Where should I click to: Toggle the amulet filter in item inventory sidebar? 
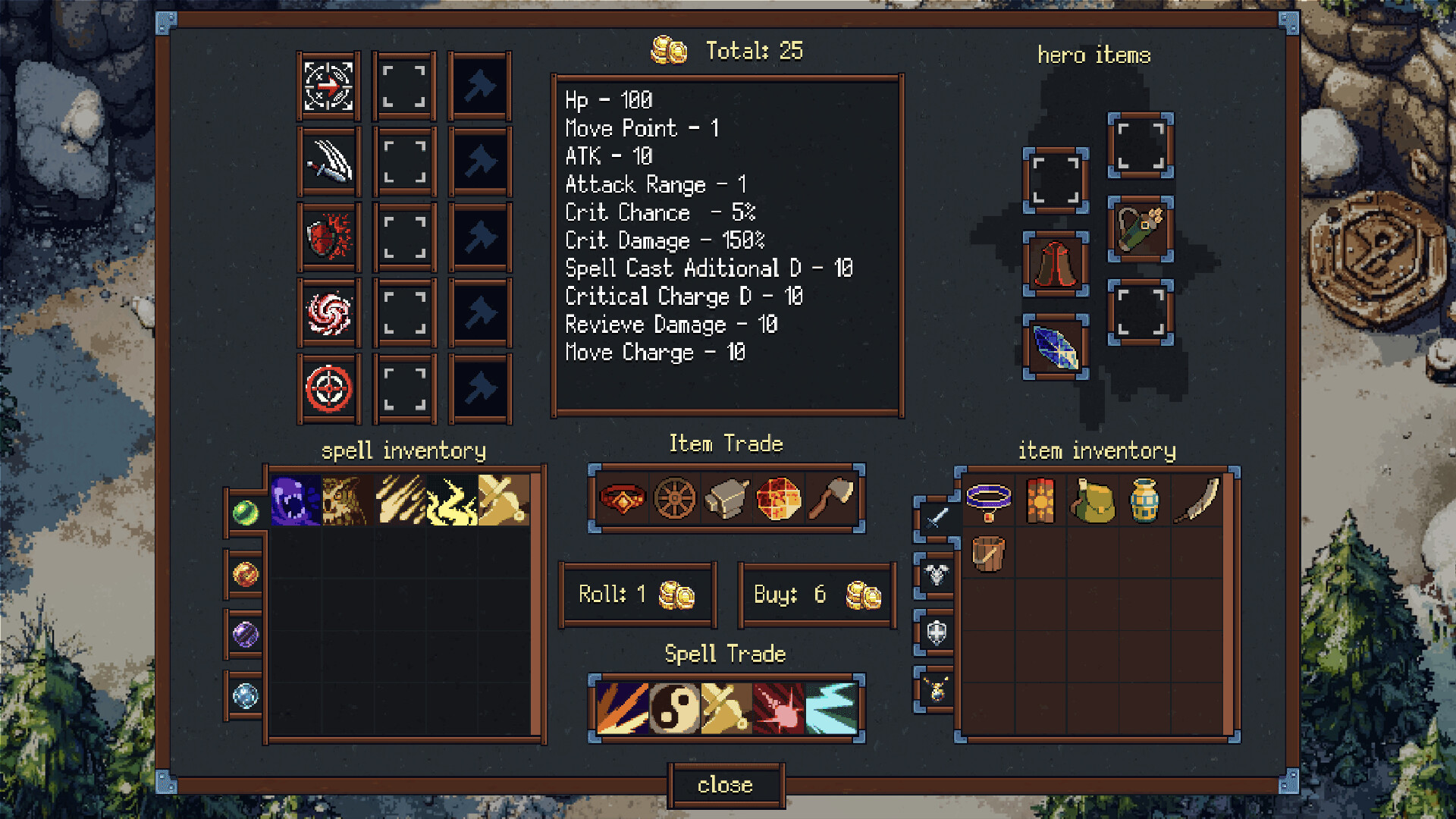[x=935, y=689]
